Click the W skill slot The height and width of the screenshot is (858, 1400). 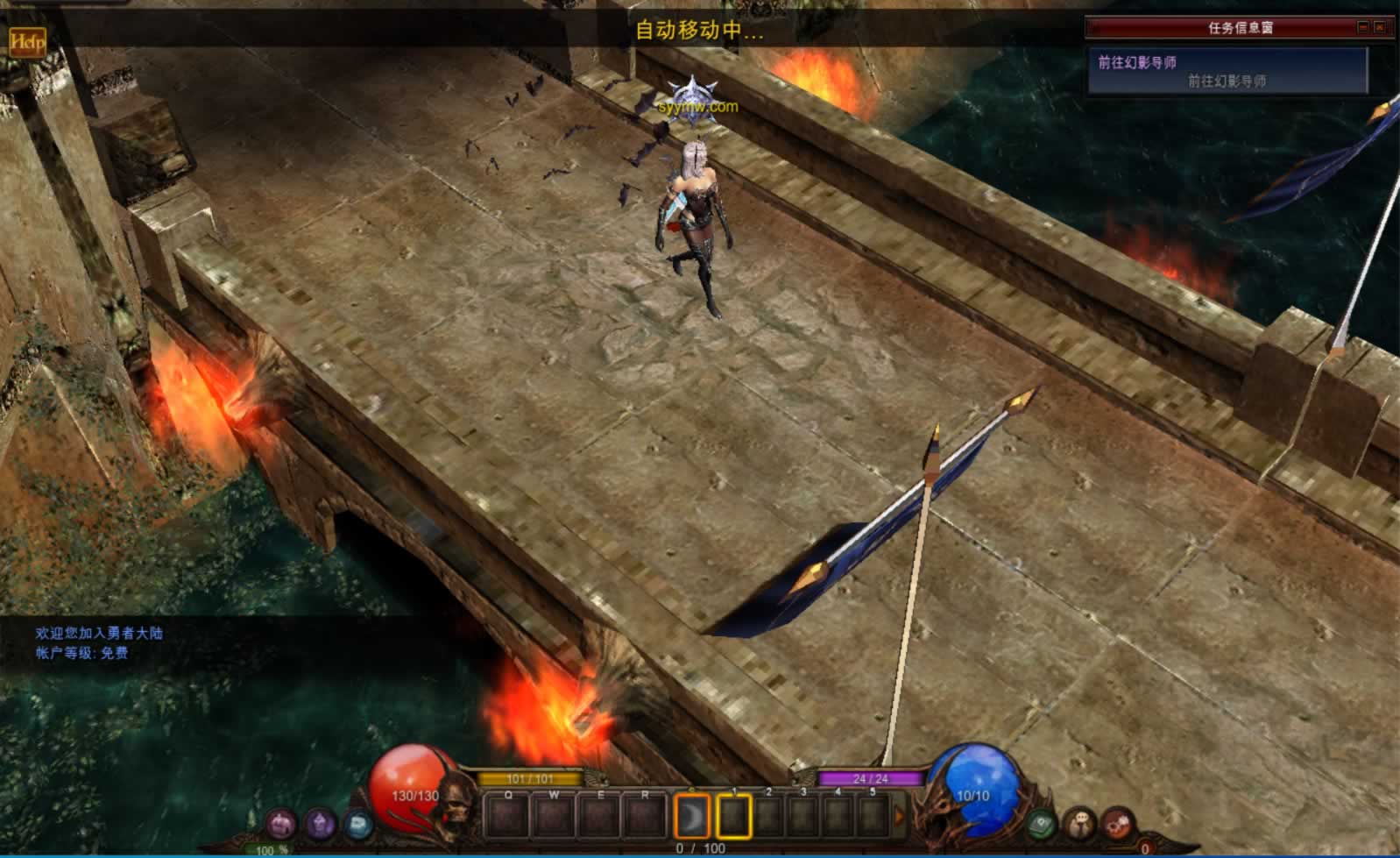point(554,816)
